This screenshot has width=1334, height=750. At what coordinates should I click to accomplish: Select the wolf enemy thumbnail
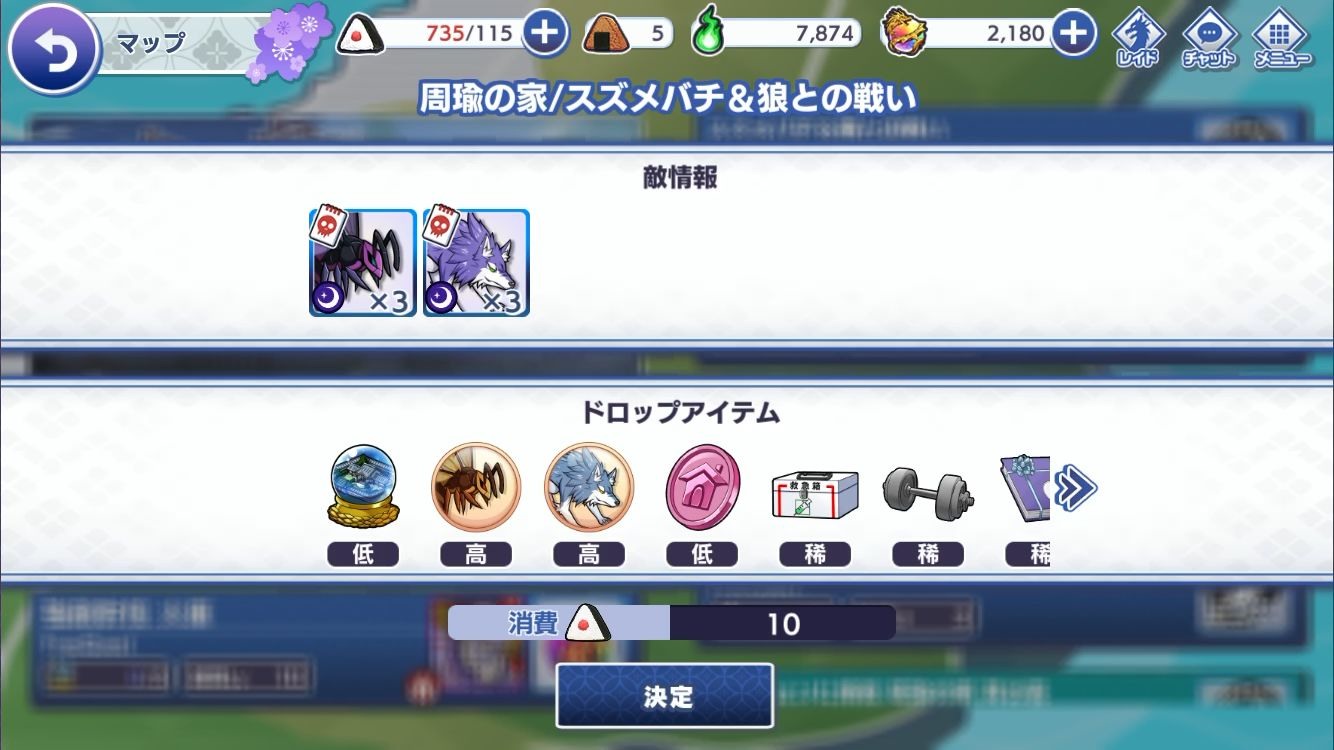475,263
